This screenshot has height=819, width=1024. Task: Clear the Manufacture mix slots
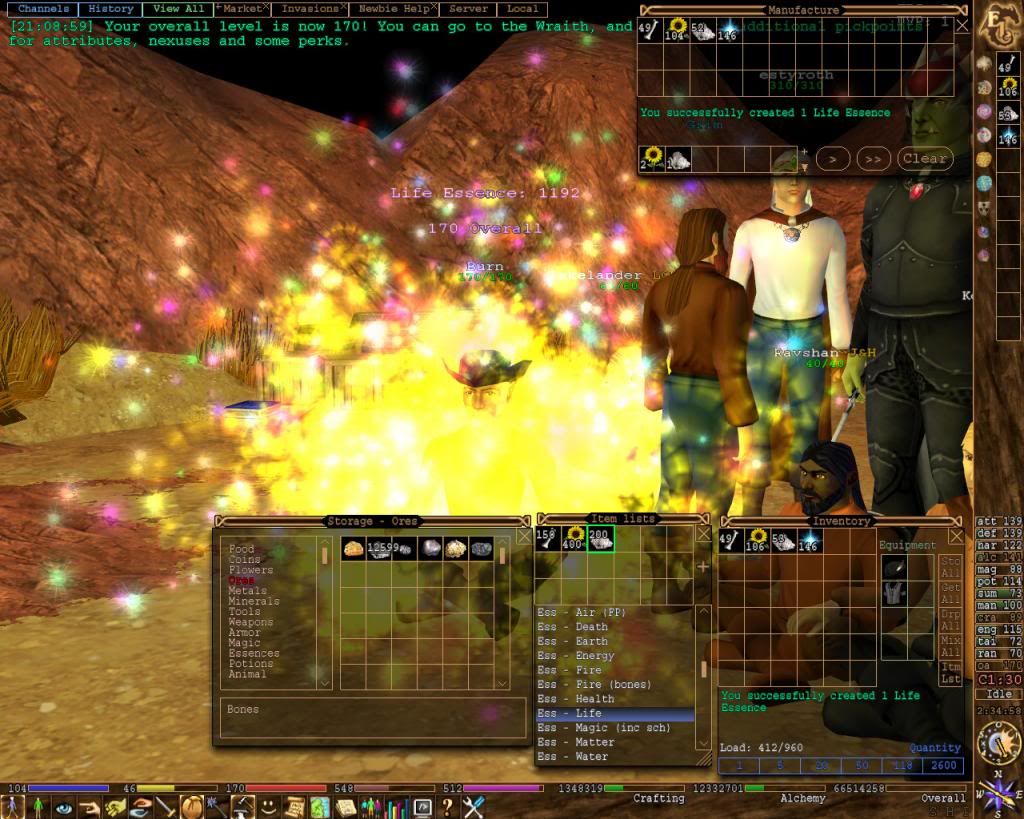[x=924, y=158]
